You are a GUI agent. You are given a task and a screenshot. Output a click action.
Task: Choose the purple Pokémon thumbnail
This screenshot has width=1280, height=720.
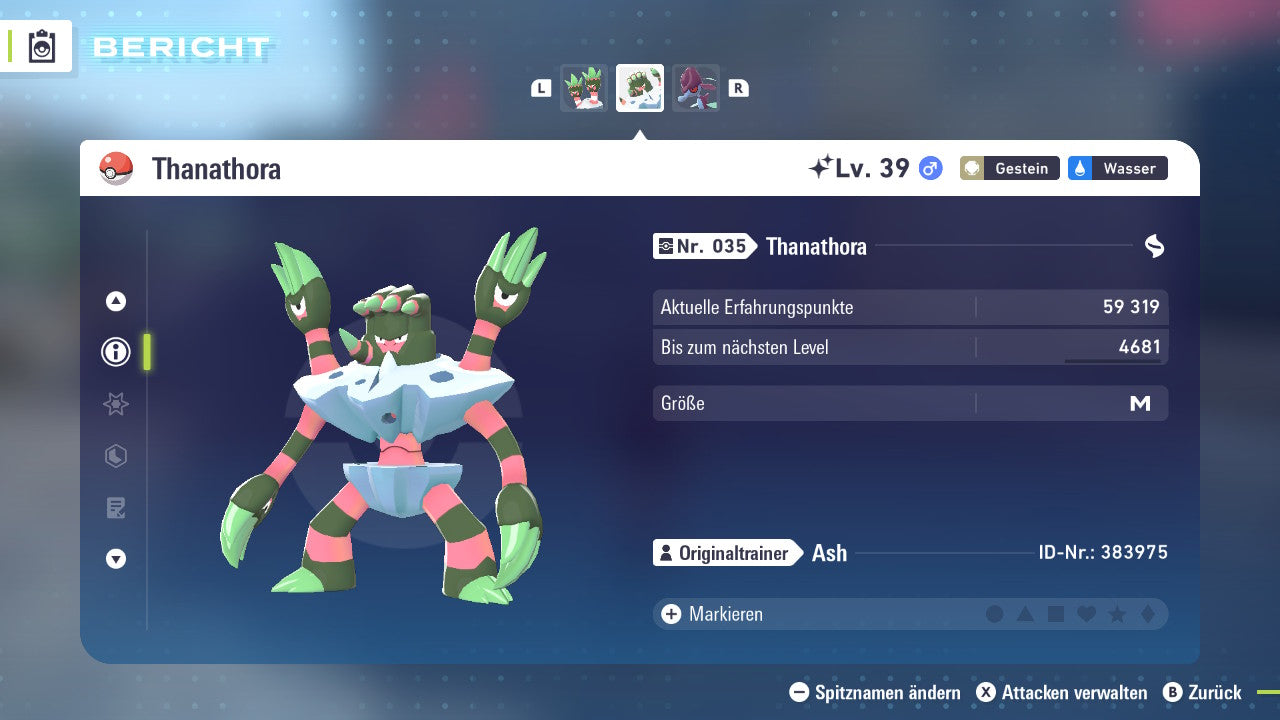point(695,88)
